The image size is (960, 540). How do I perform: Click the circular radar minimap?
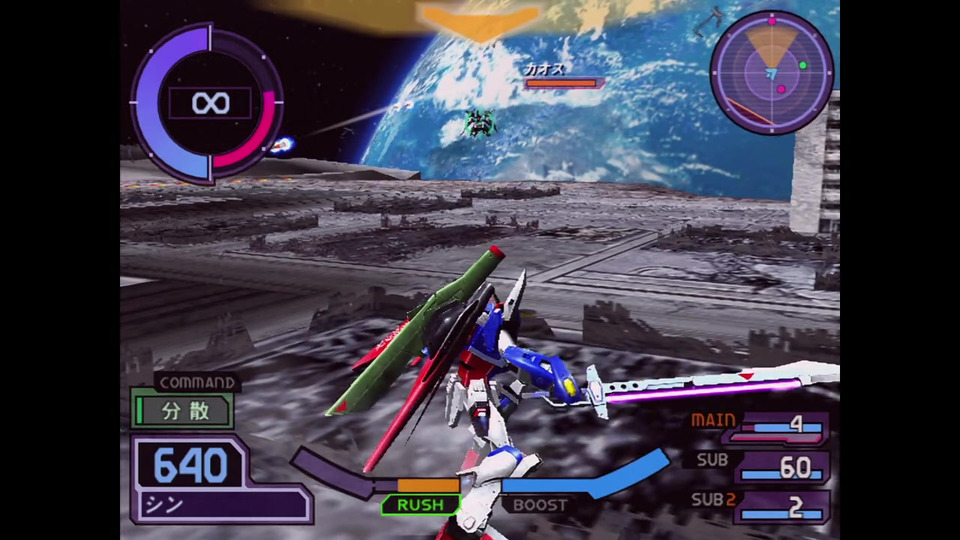coord(771,72)
